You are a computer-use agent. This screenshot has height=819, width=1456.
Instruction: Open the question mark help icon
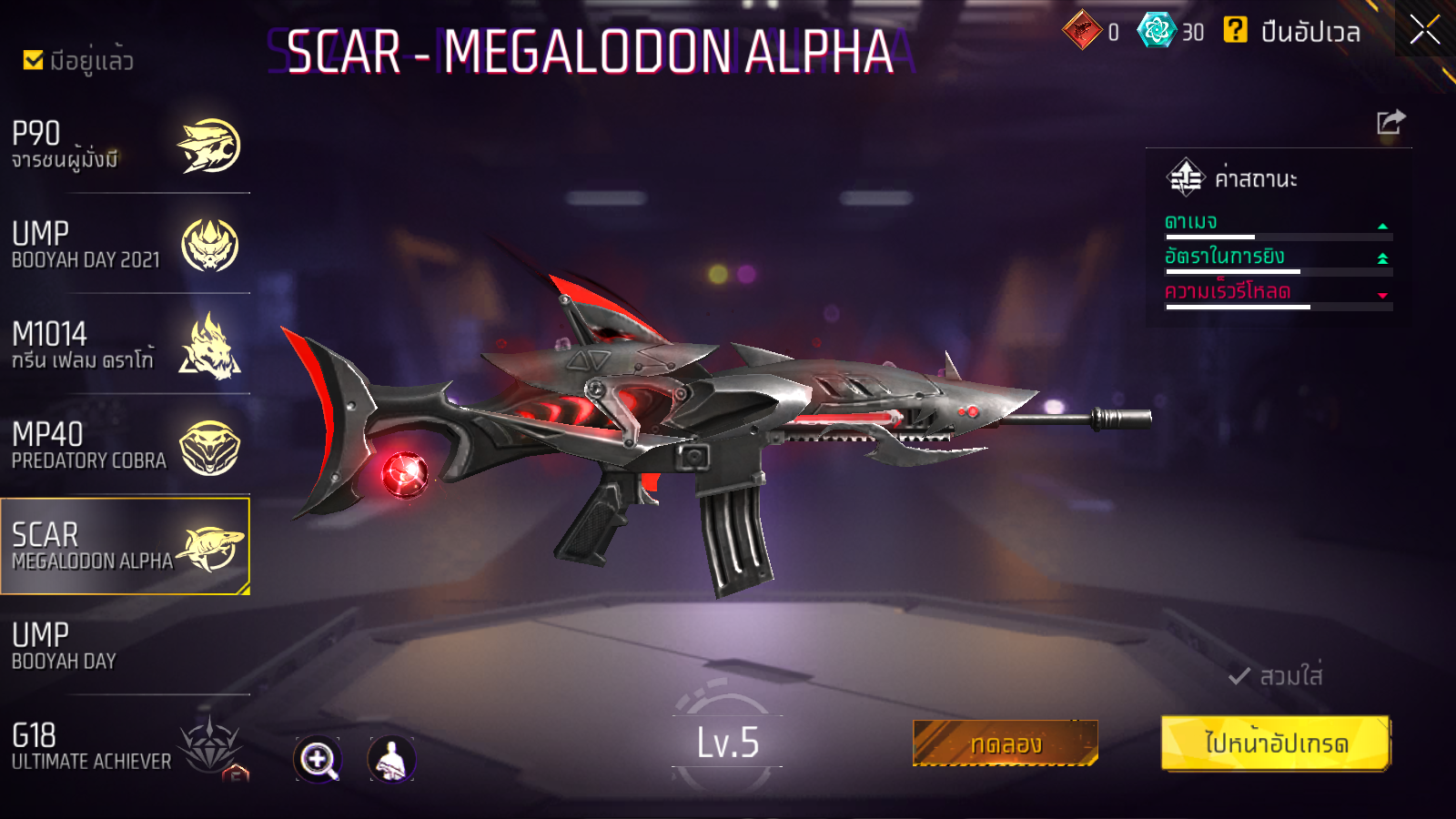click(x=1235, y=30)
